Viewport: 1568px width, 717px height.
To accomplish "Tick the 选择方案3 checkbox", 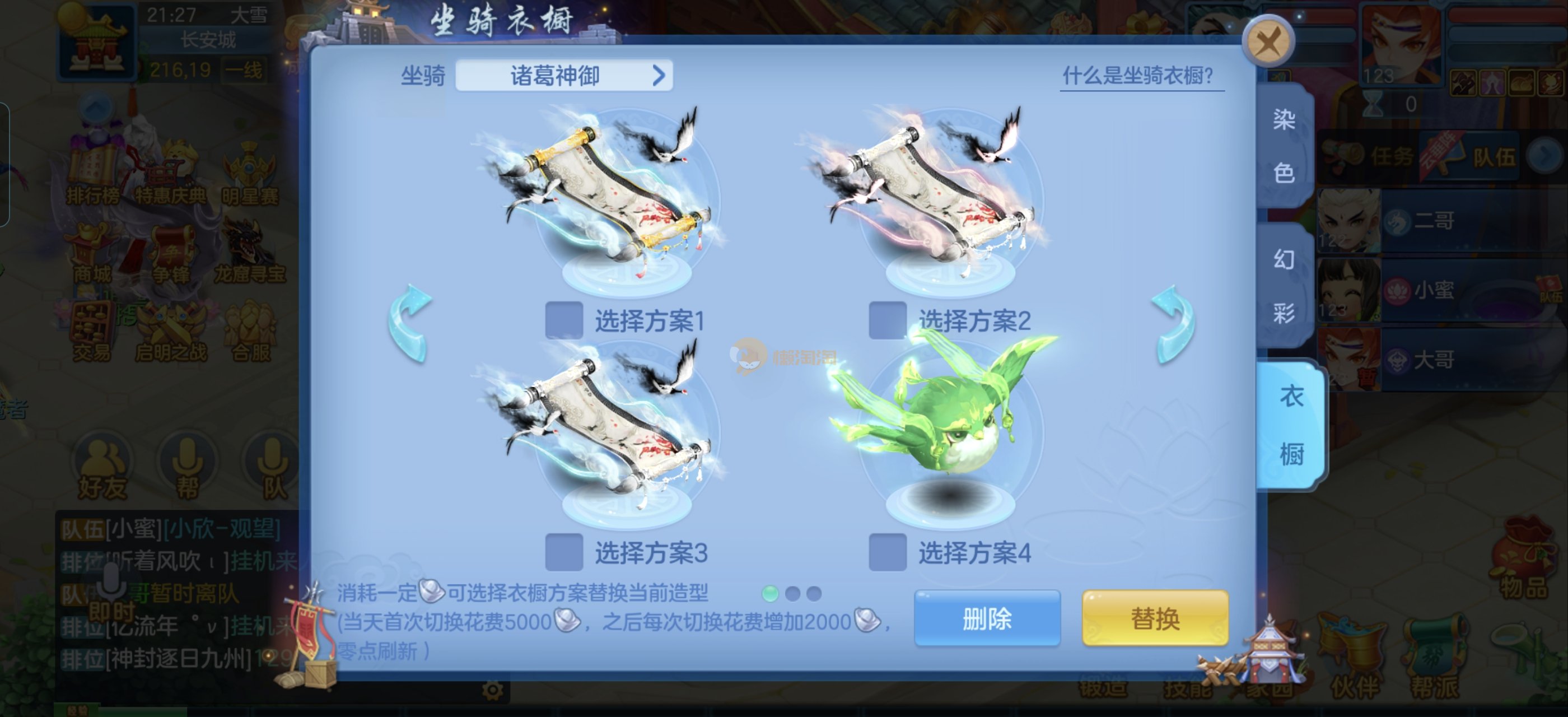I will pyautogui.click(x=564, y=552).
